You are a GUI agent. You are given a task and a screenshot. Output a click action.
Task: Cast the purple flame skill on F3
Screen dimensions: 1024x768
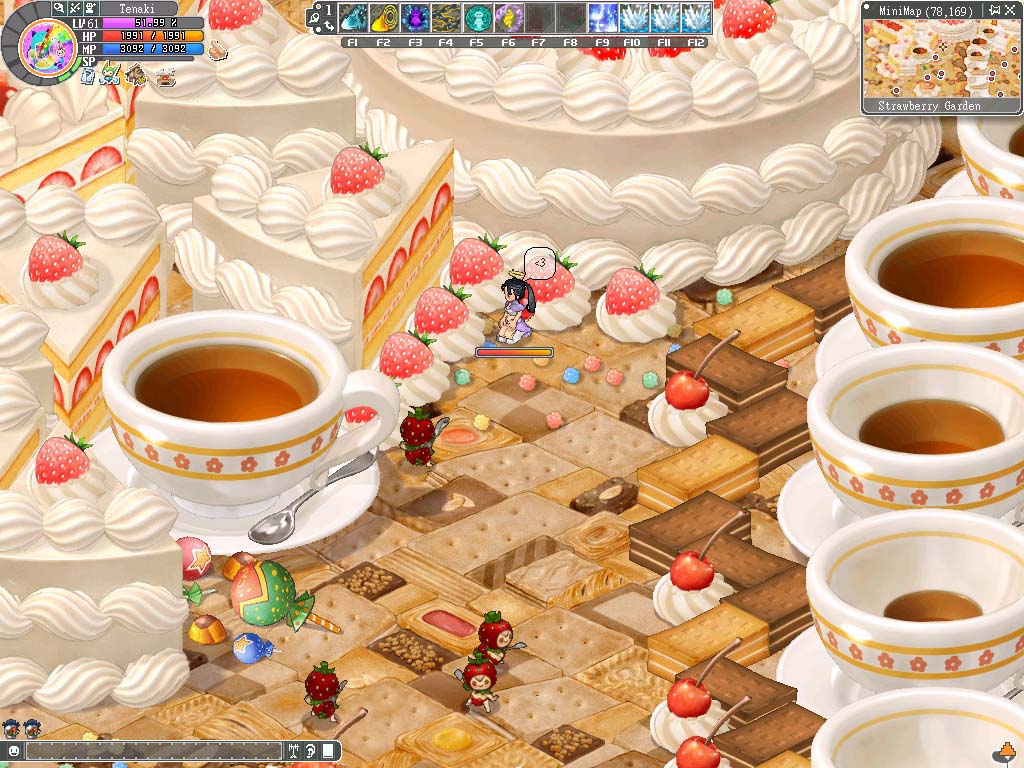point(415,18)
